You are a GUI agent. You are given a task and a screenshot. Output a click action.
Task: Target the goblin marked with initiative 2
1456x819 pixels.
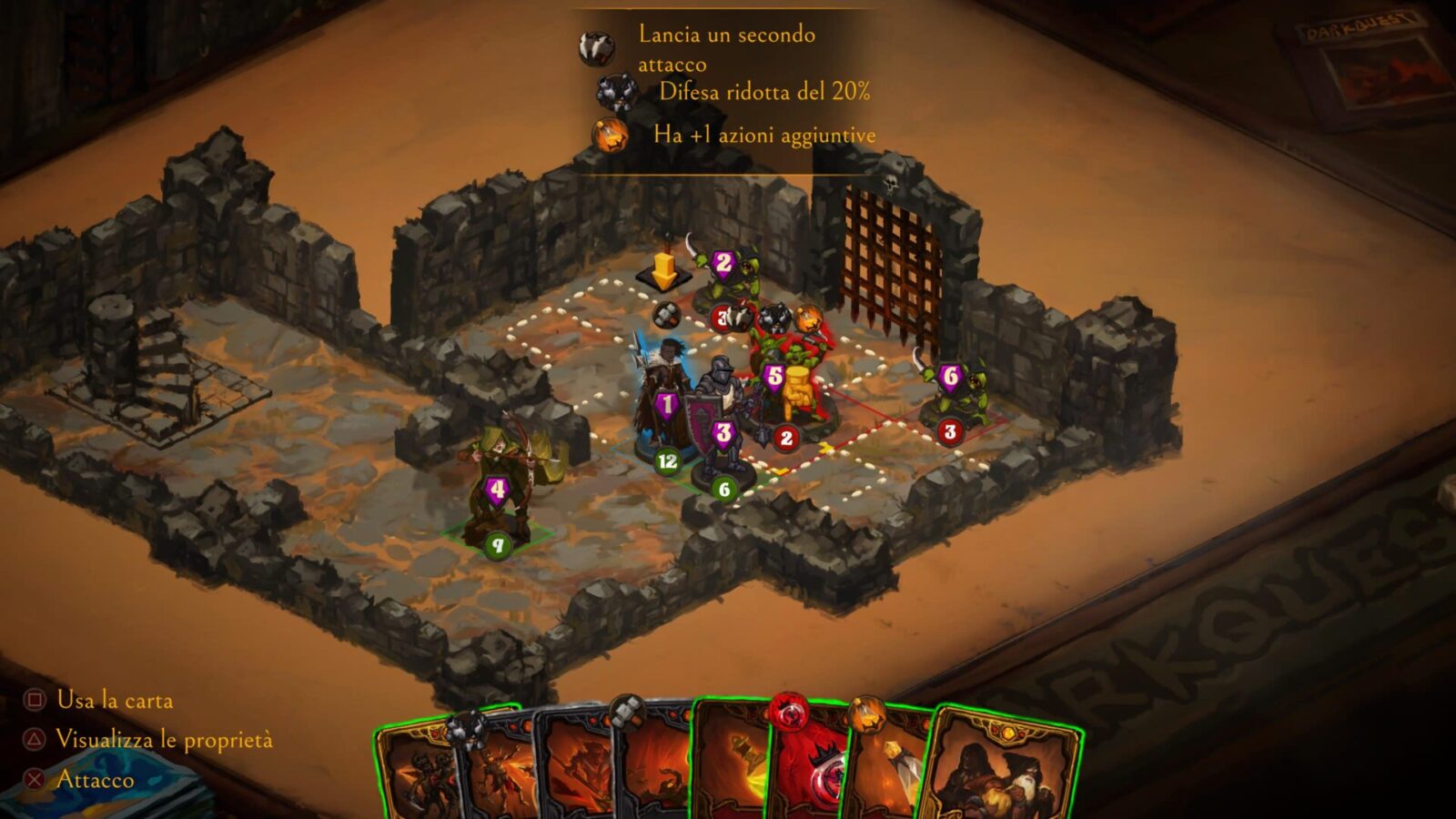pyautogui.click(x=723, y=273)
